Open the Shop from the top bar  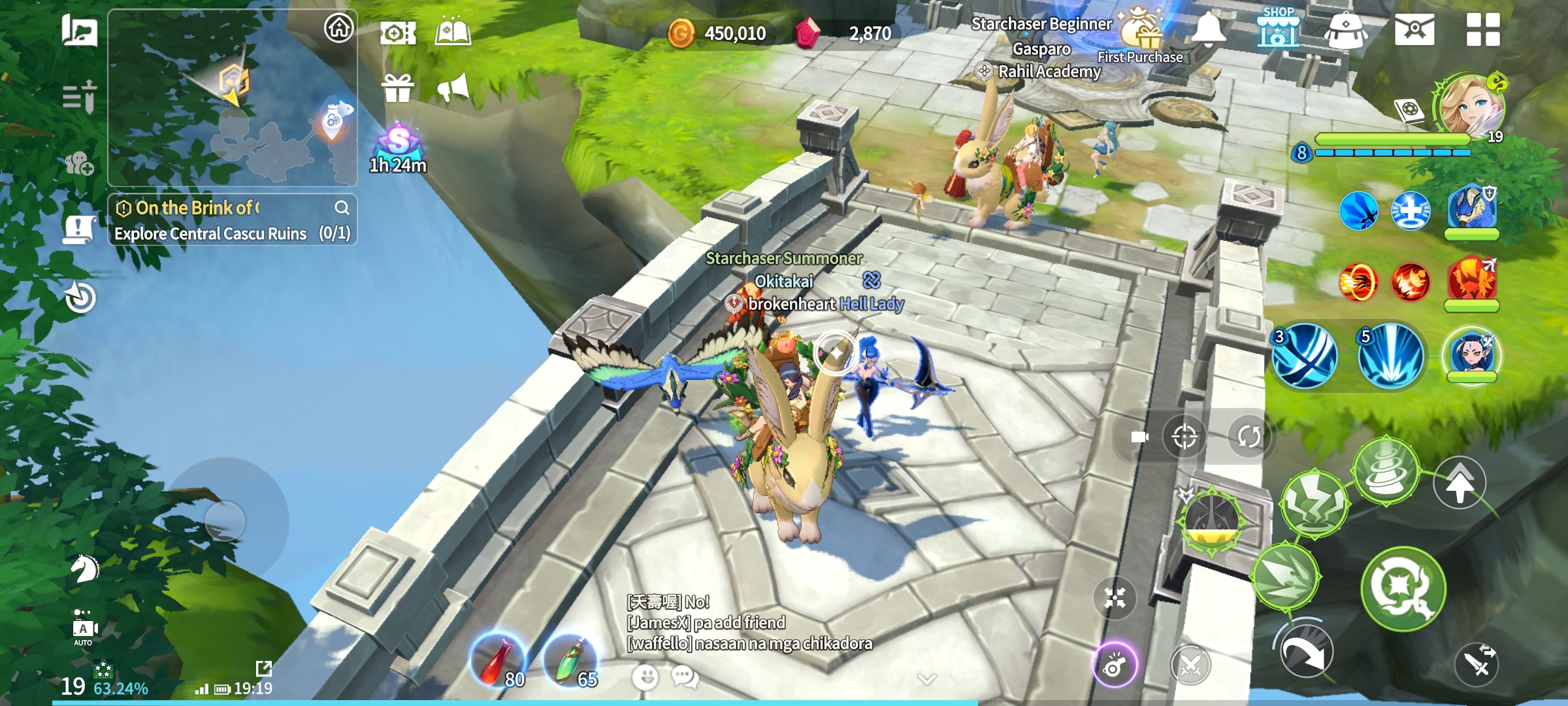pos(1278,29)
